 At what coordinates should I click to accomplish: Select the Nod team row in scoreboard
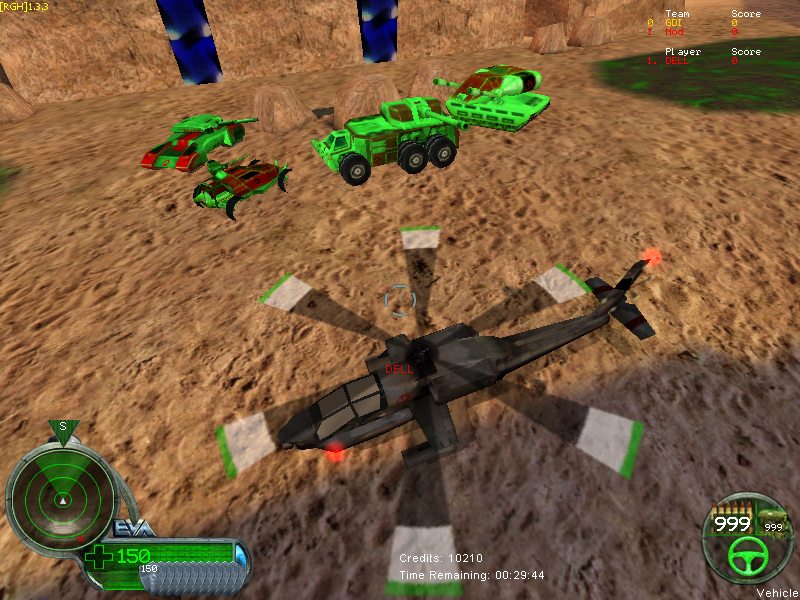pyautogui.click(x=700, y=32)
